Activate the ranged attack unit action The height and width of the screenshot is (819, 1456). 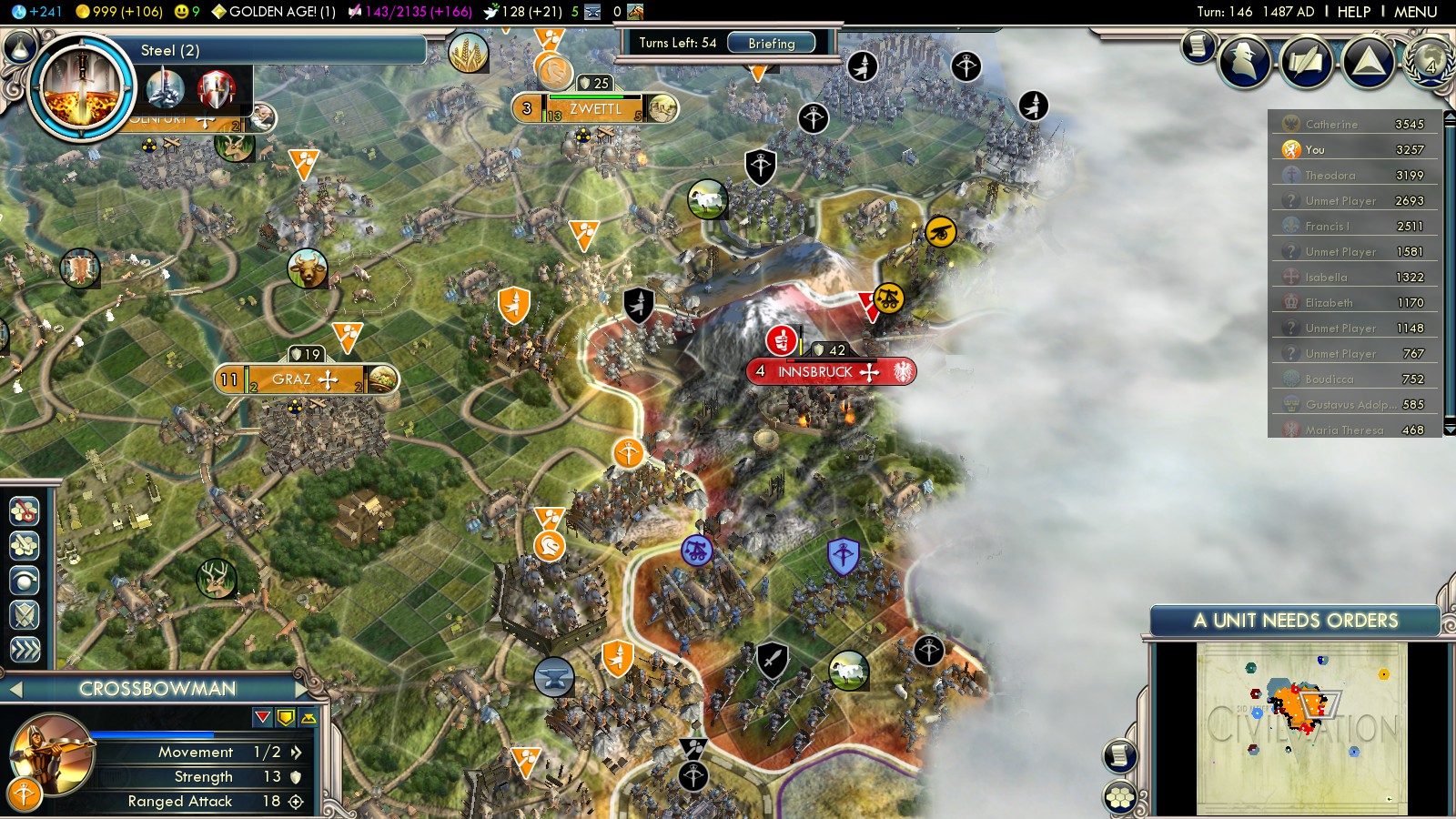pyautogui.click(x=25, y=794)
